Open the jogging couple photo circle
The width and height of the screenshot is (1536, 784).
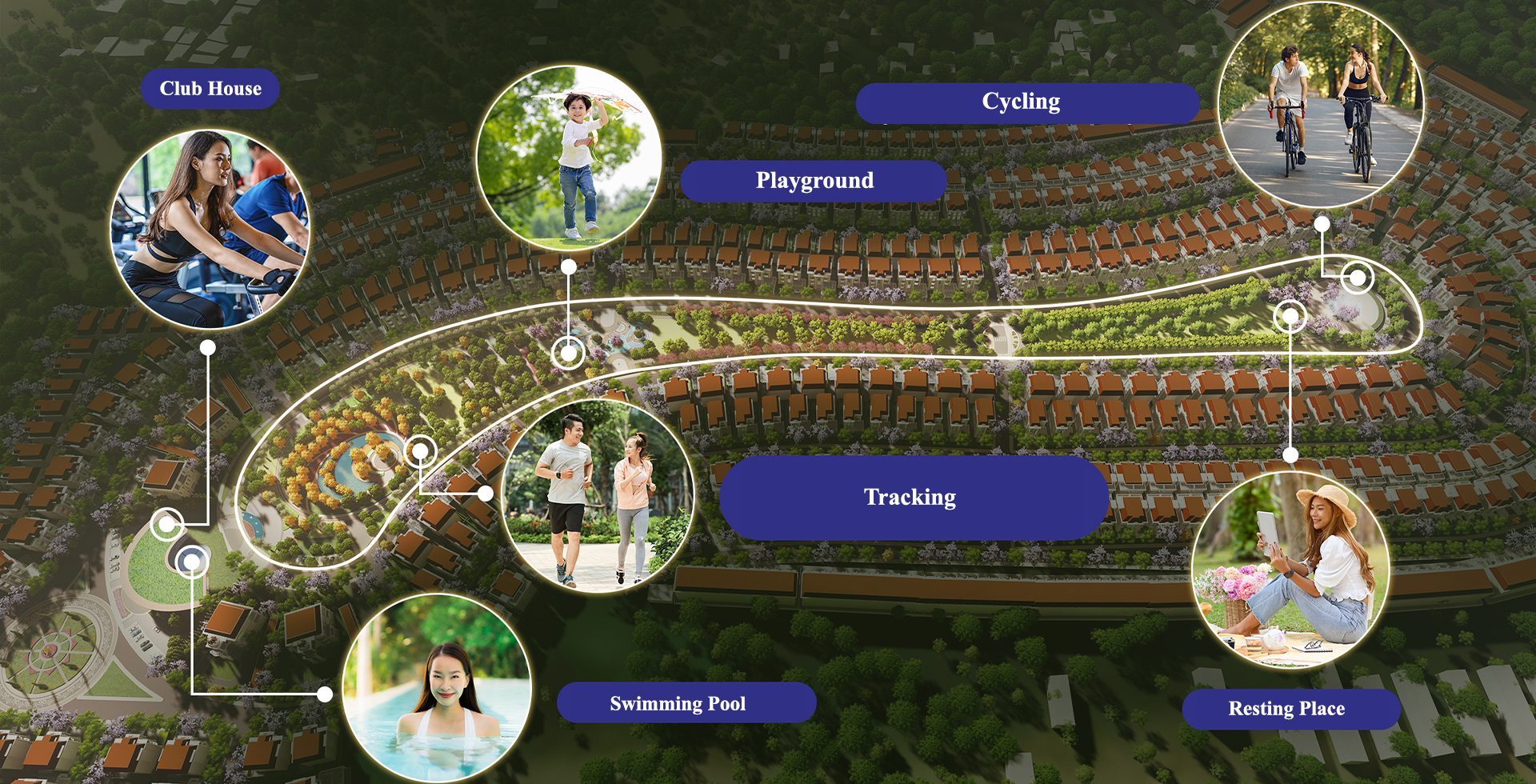[598, 497]
